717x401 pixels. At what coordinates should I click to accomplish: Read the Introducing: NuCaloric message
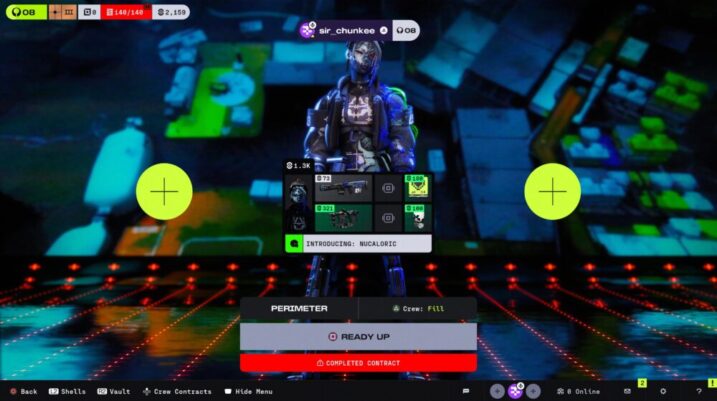click(x=358, y=243)
